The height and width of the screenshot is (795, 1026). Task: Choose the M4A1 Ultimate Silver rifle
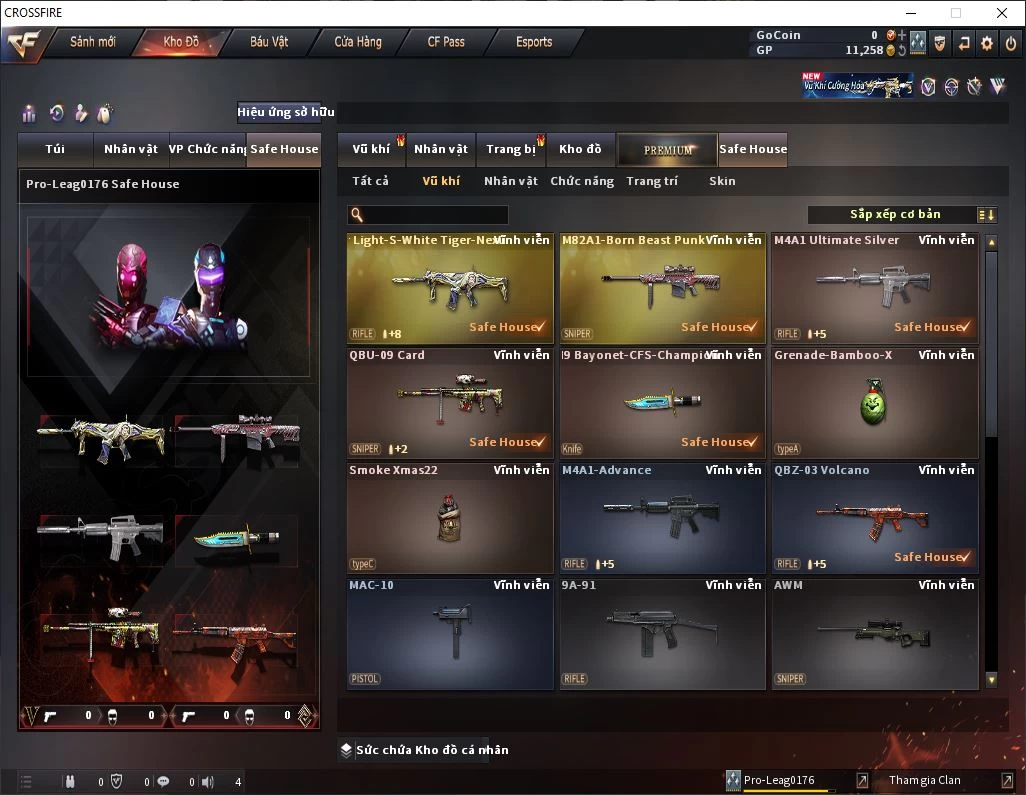pos(874,288)
